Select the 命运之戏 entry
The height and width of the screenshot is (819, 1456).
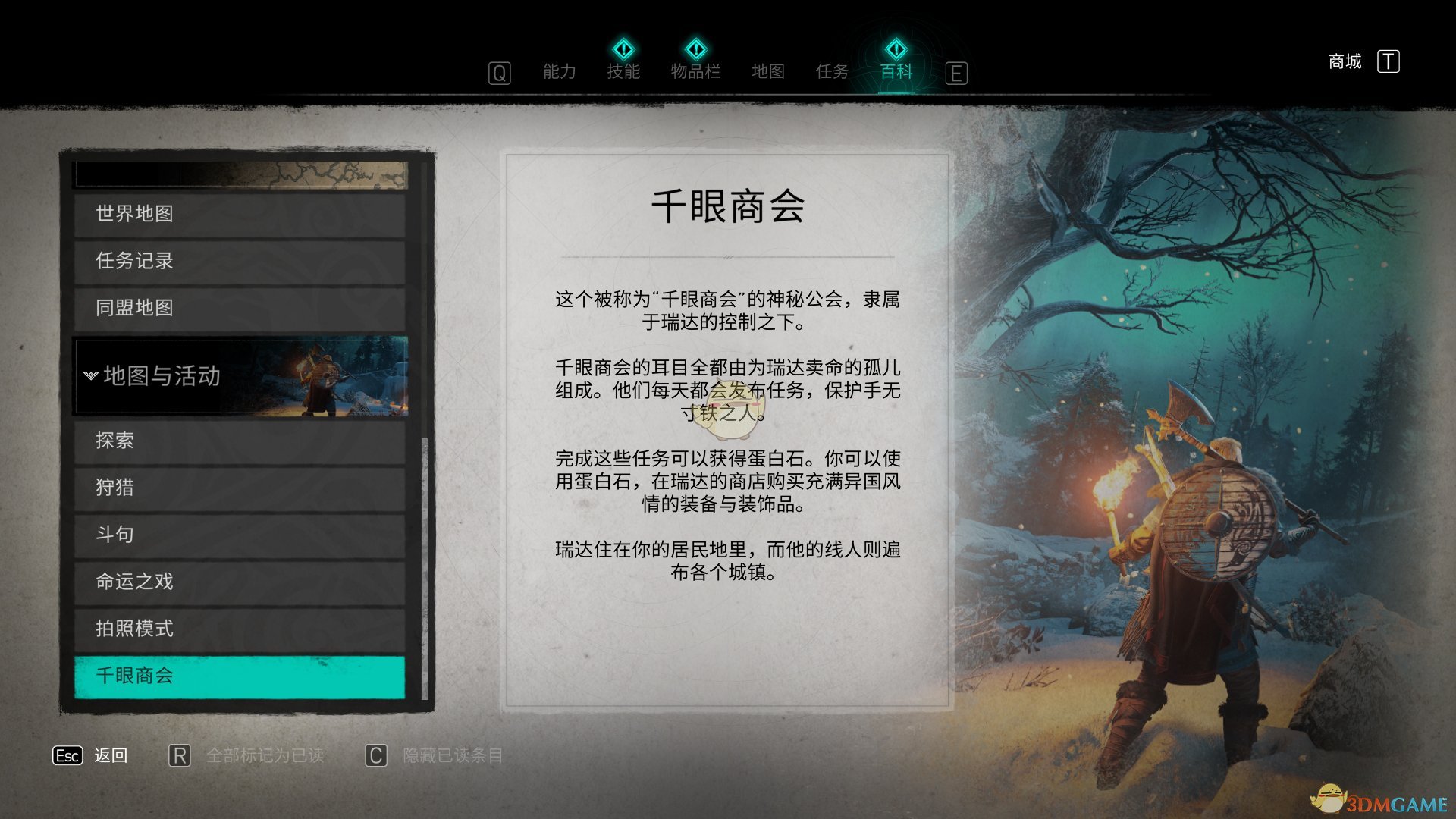pos(239,582)
